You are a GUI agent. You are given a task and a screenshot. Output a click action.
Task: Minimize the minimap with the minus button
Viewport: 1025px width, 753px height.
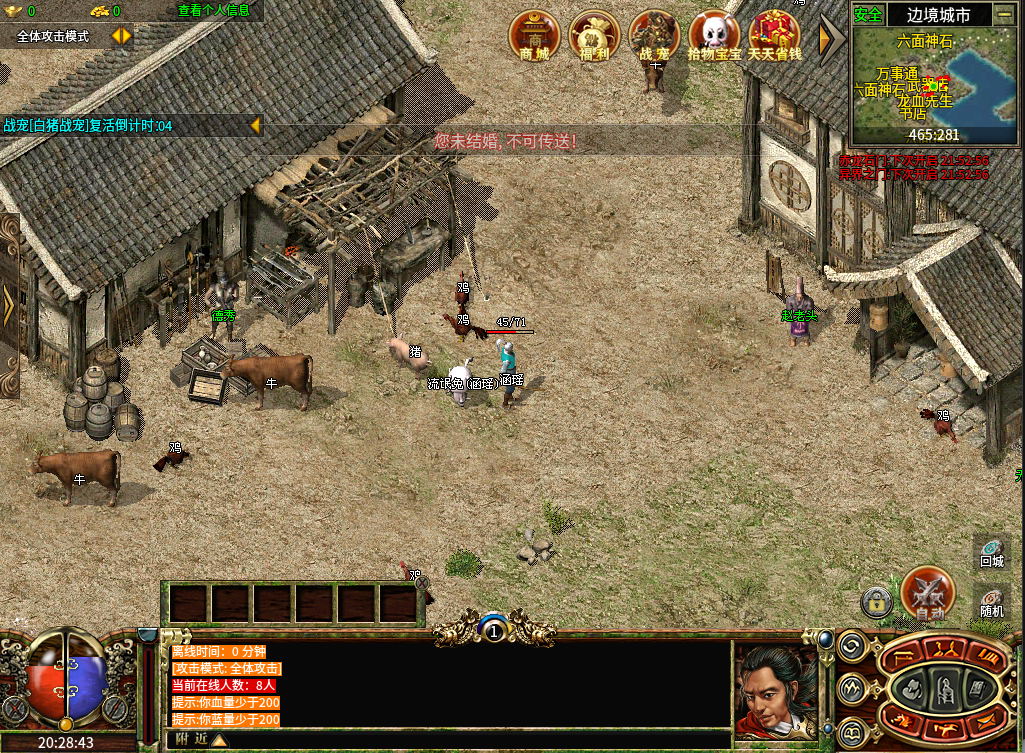(1003, 14)
